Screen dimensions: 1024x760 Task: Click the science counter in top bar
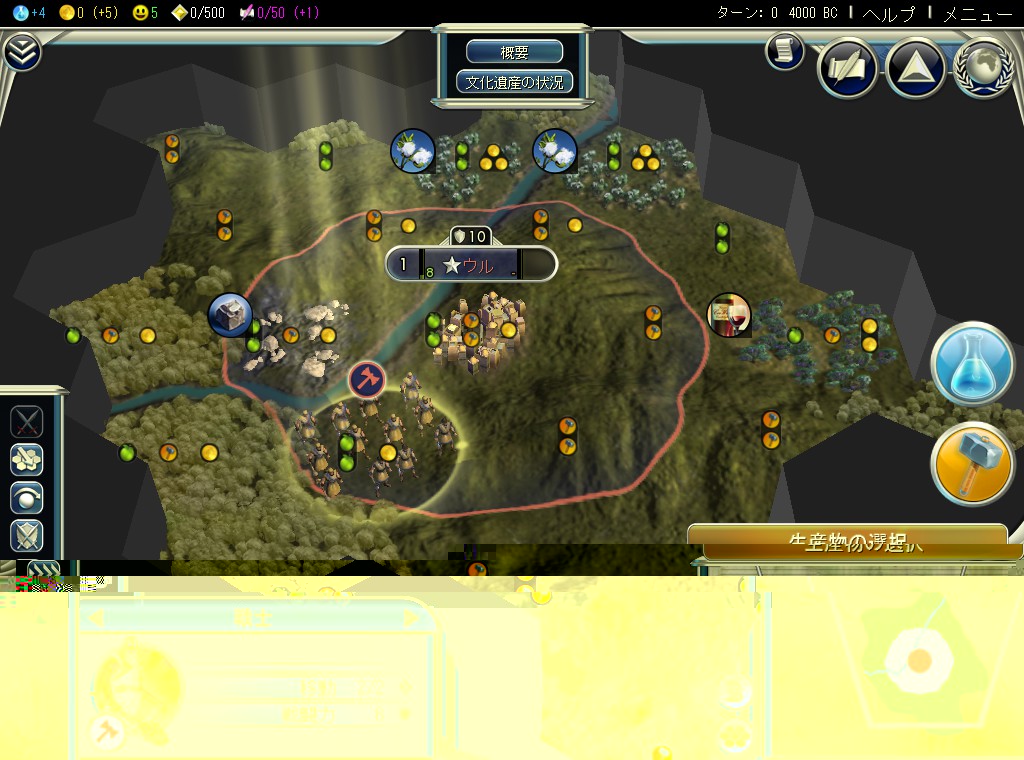click(x=30, y=13)
